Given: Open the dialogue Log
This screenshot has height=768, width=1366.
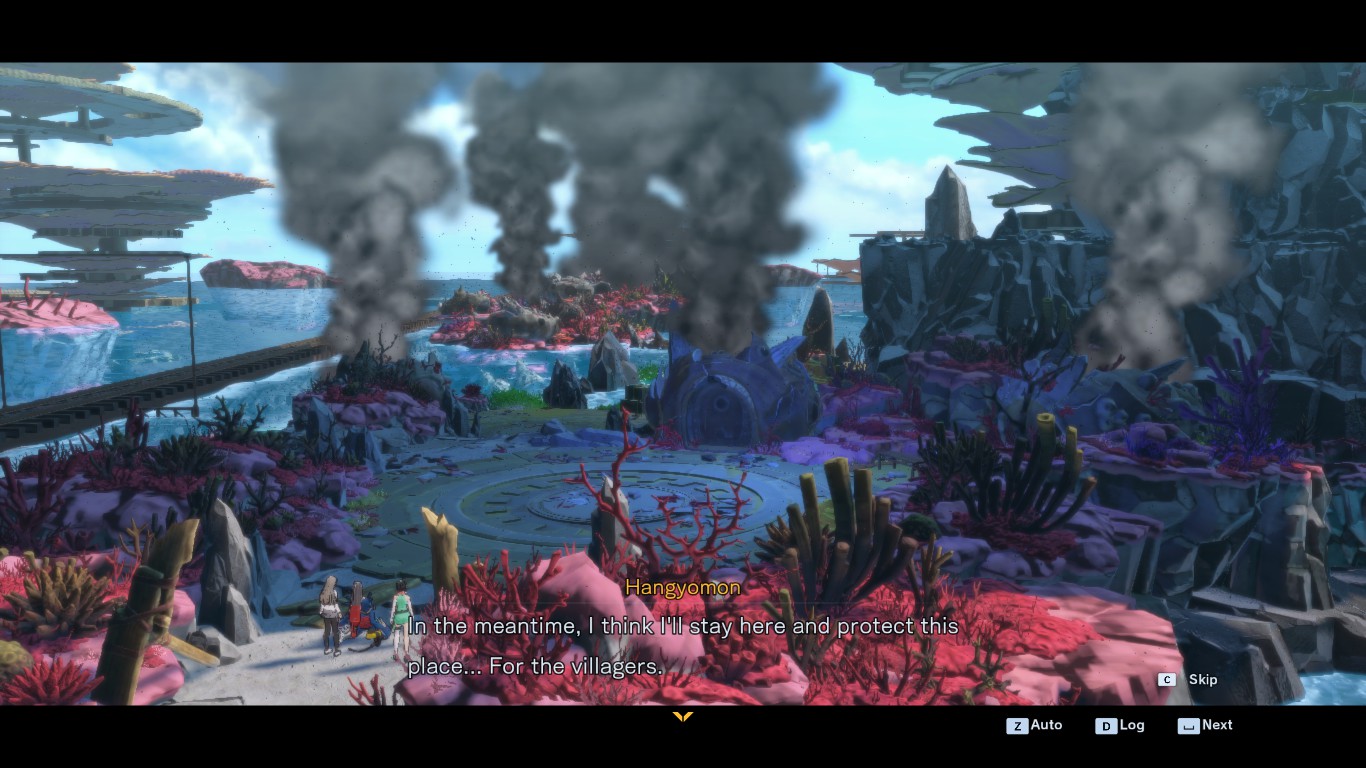Looking at the screenshot, I should [1120, 725].
